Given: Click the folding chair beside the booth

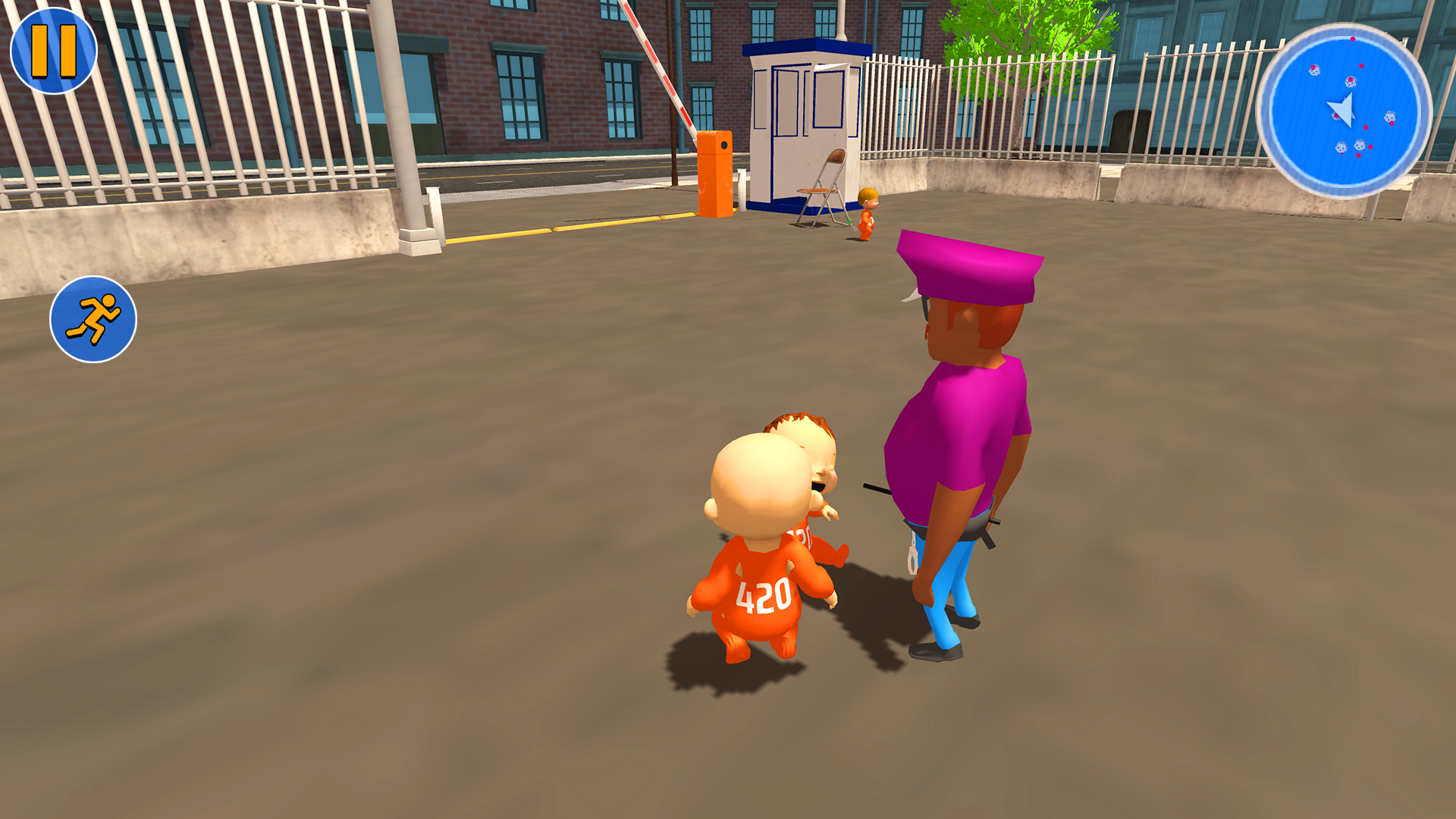Looking at the screenshot, I should point(817,190).
